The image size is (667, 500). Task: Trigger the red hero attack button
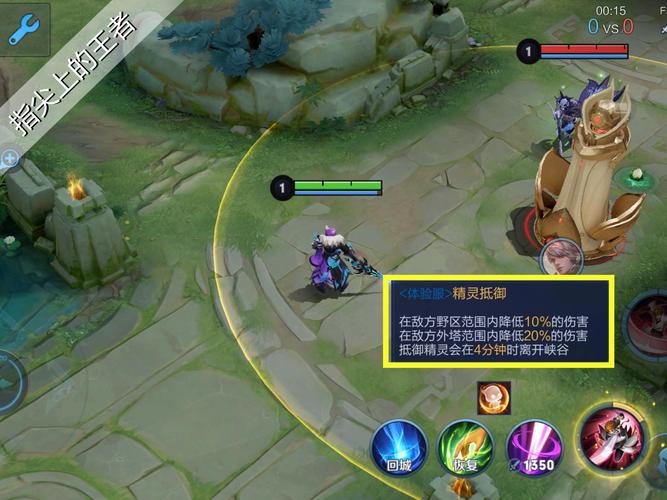pyautogui.click(x=614, y=437)
